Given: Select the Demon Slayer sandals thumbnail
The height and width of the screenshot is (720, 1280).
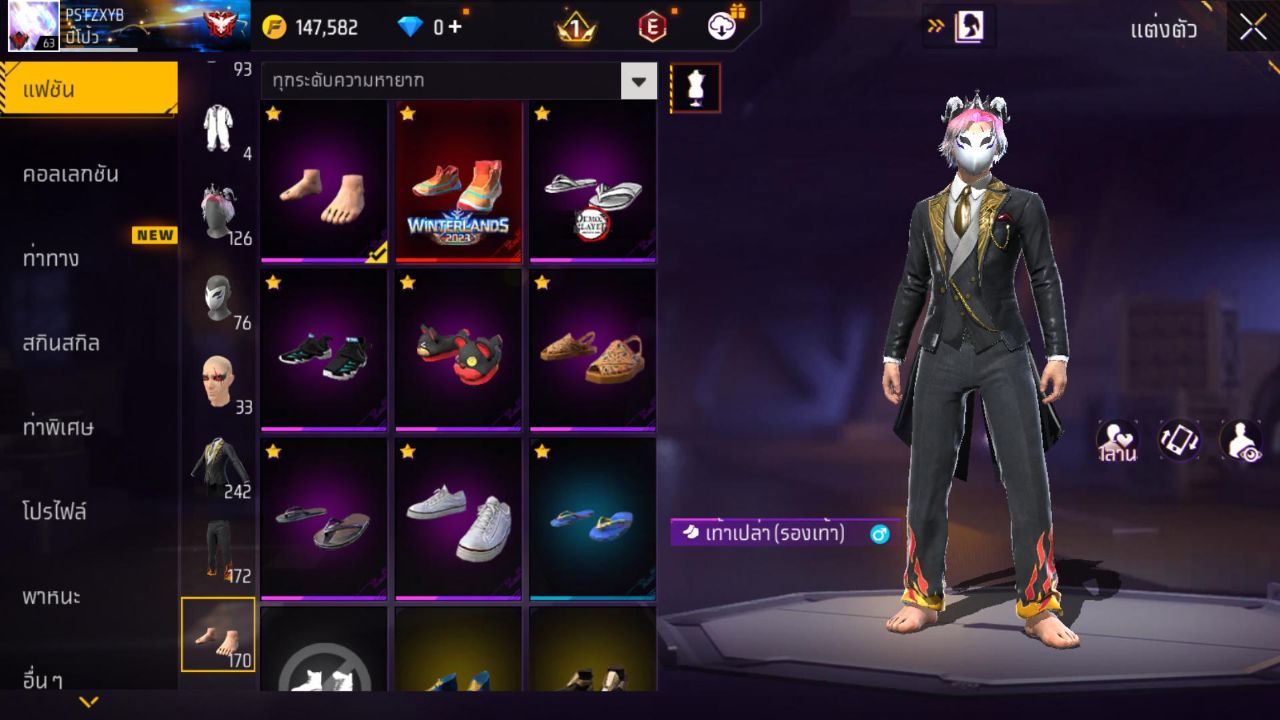Looking at the screenshot, I should pos(592,183).
